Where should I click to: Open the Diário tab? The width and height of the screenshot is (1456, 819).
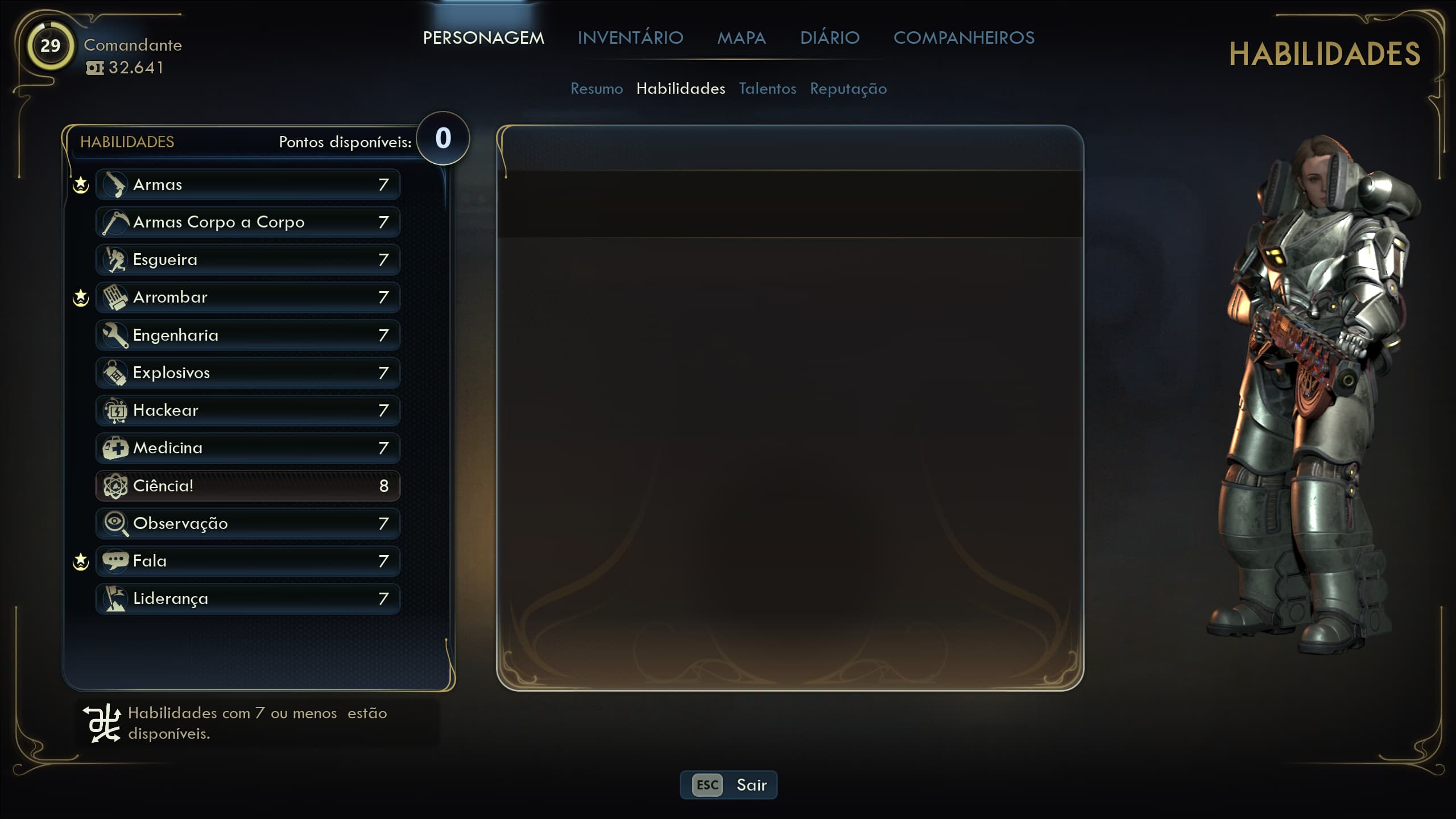pos(830,38)
